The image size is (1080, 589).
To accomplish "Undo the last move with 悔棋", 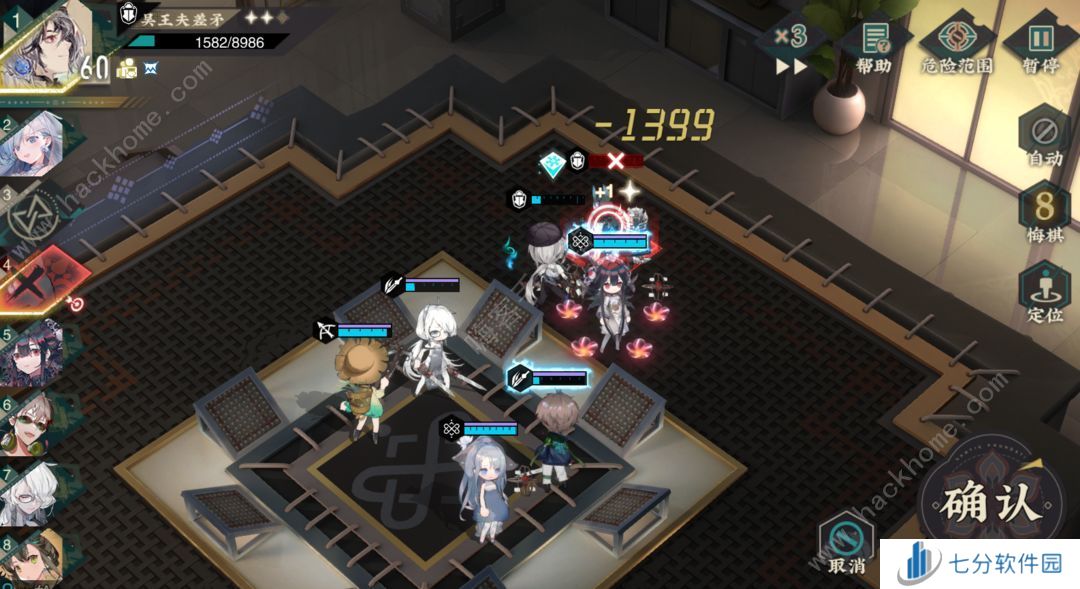I will click(1044, 216).
